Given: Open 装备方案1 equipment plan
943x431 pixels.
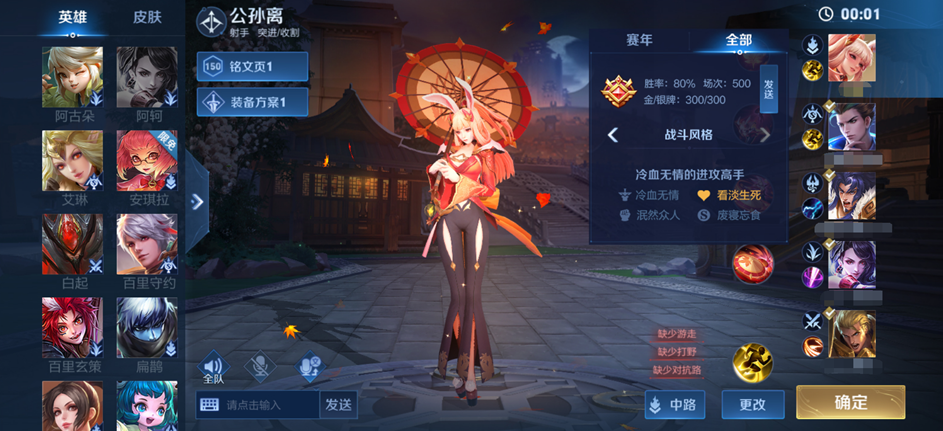Looking at the screenshot, I should 252,102.
